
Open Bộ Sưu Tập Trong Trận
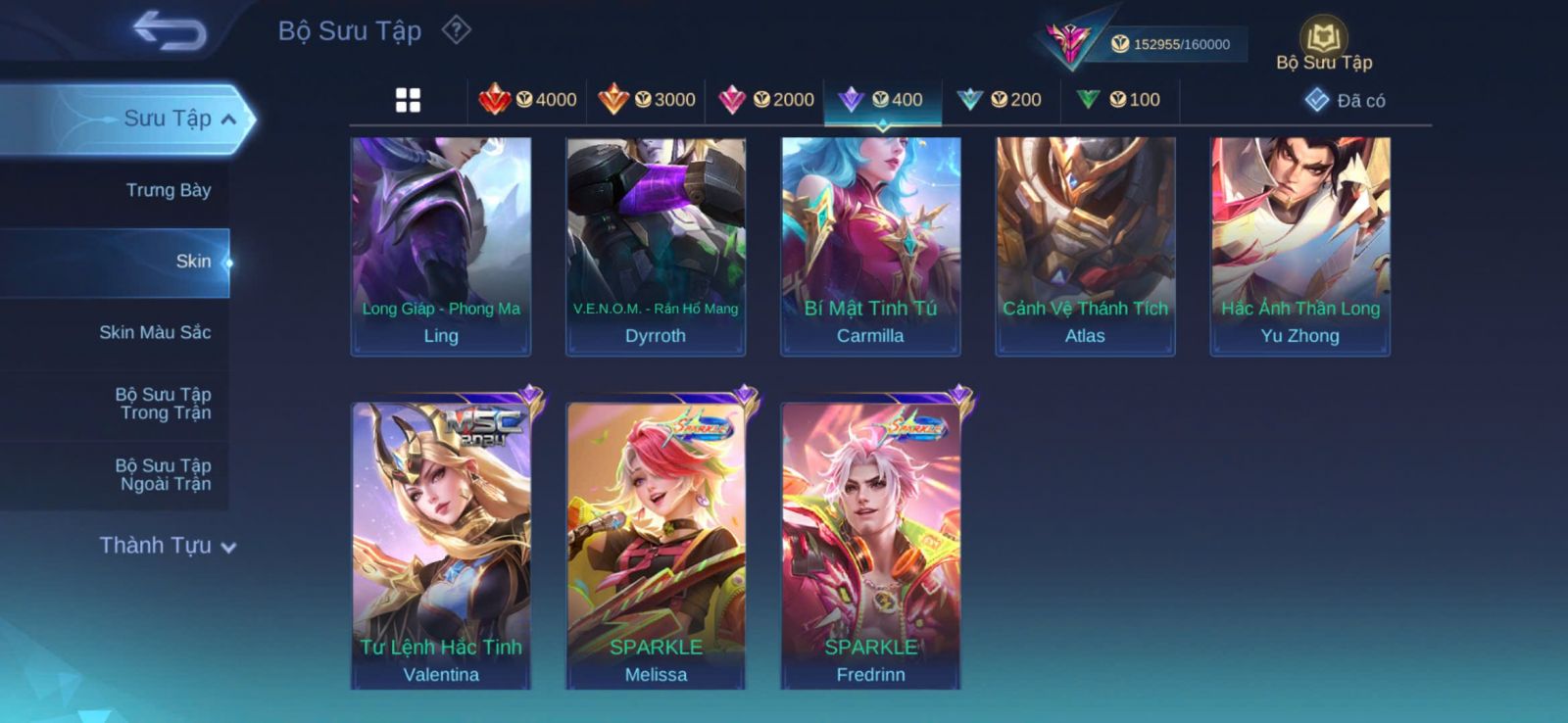163,404
